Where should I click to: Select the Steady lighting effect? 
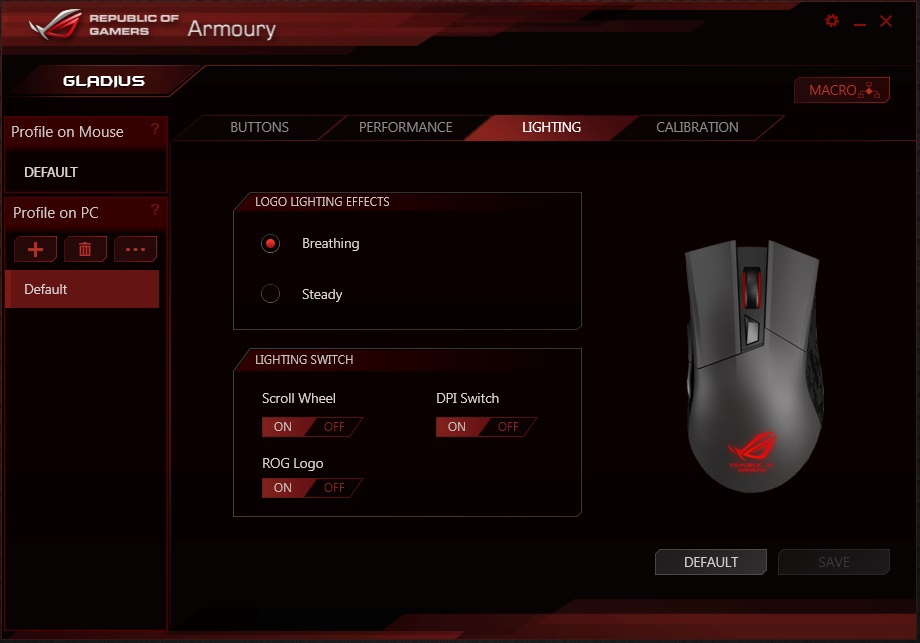[x=271, y=294]
